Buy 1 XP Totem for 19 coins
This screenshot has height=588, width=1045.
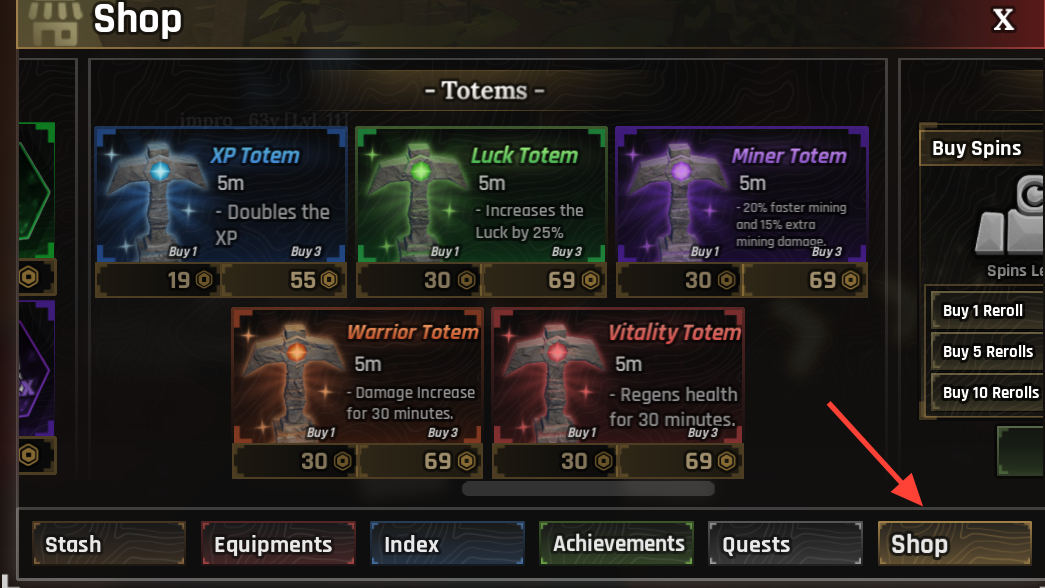(158, 280)
